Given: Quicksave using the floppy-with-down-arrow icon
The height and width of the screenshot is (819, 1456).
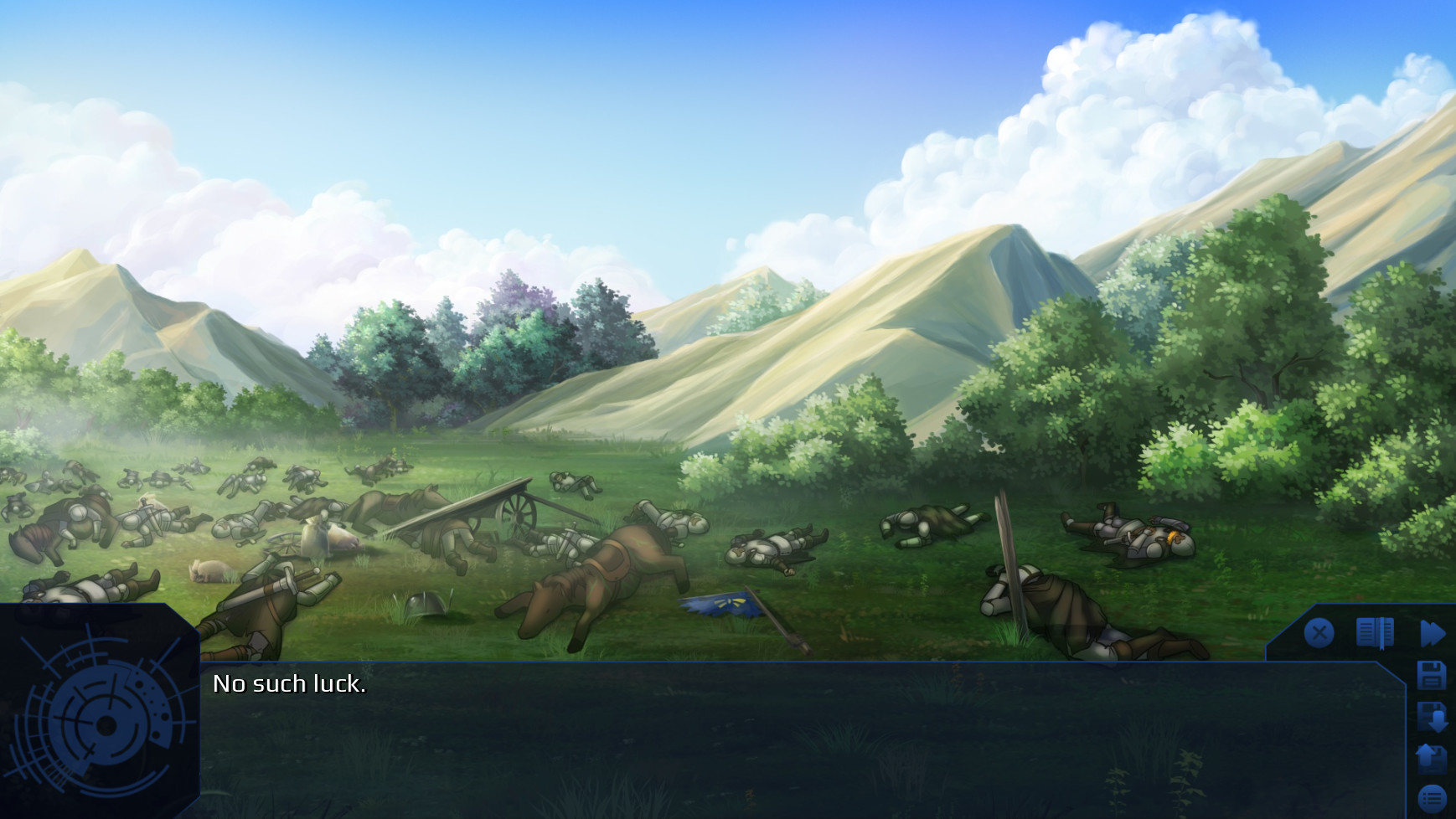Looking at the screenshot, I should pos(1430,716).
